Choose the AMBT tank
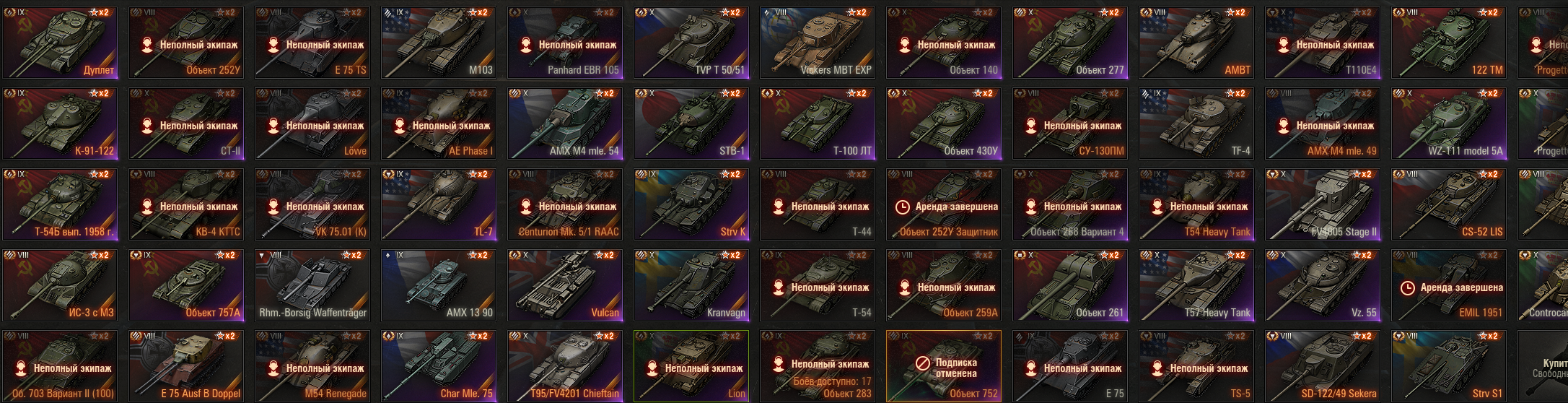 point(1196,43)
